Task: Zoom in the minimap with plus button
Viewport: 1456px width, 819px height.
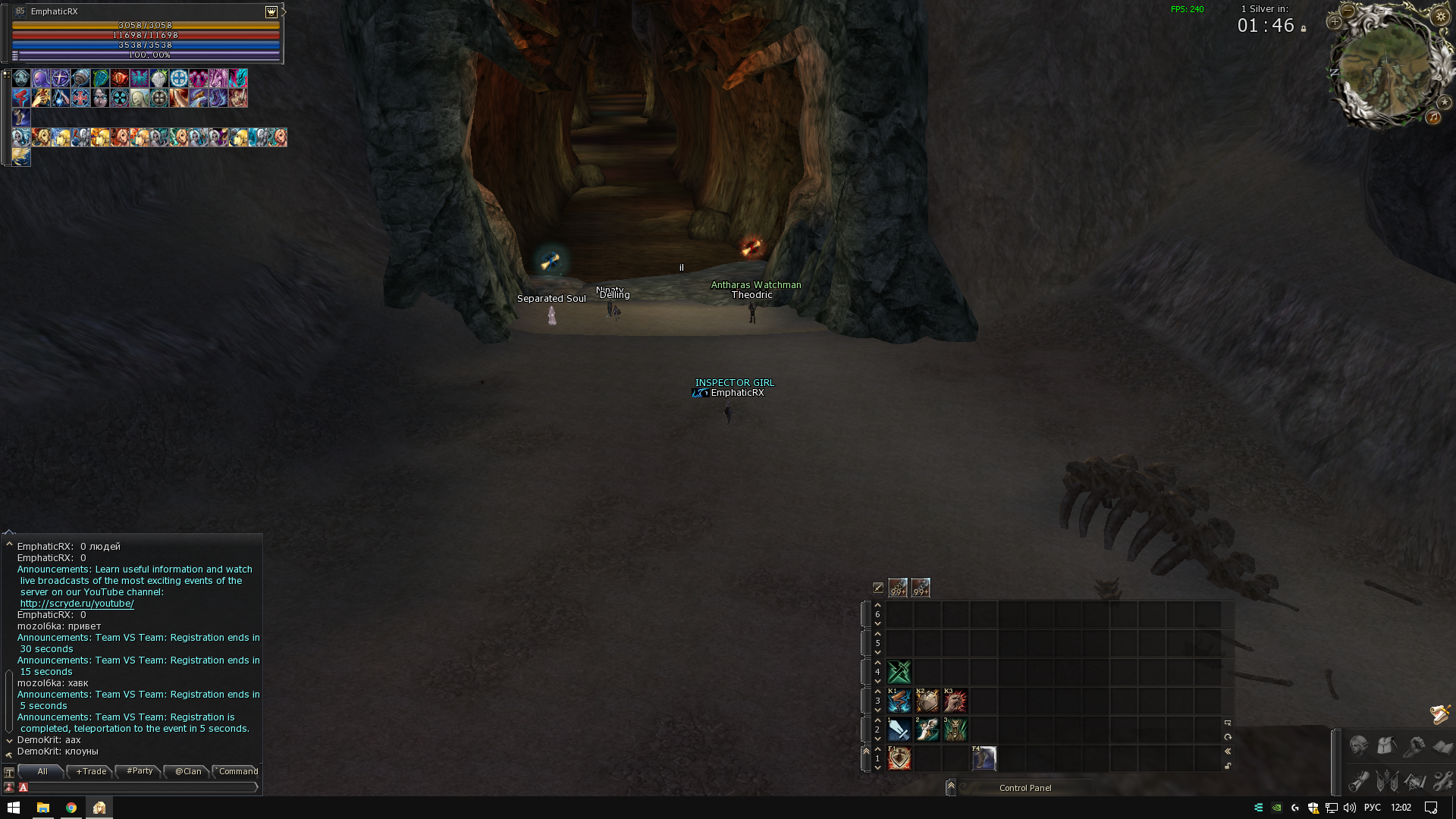Action: tap(1335, 22)
